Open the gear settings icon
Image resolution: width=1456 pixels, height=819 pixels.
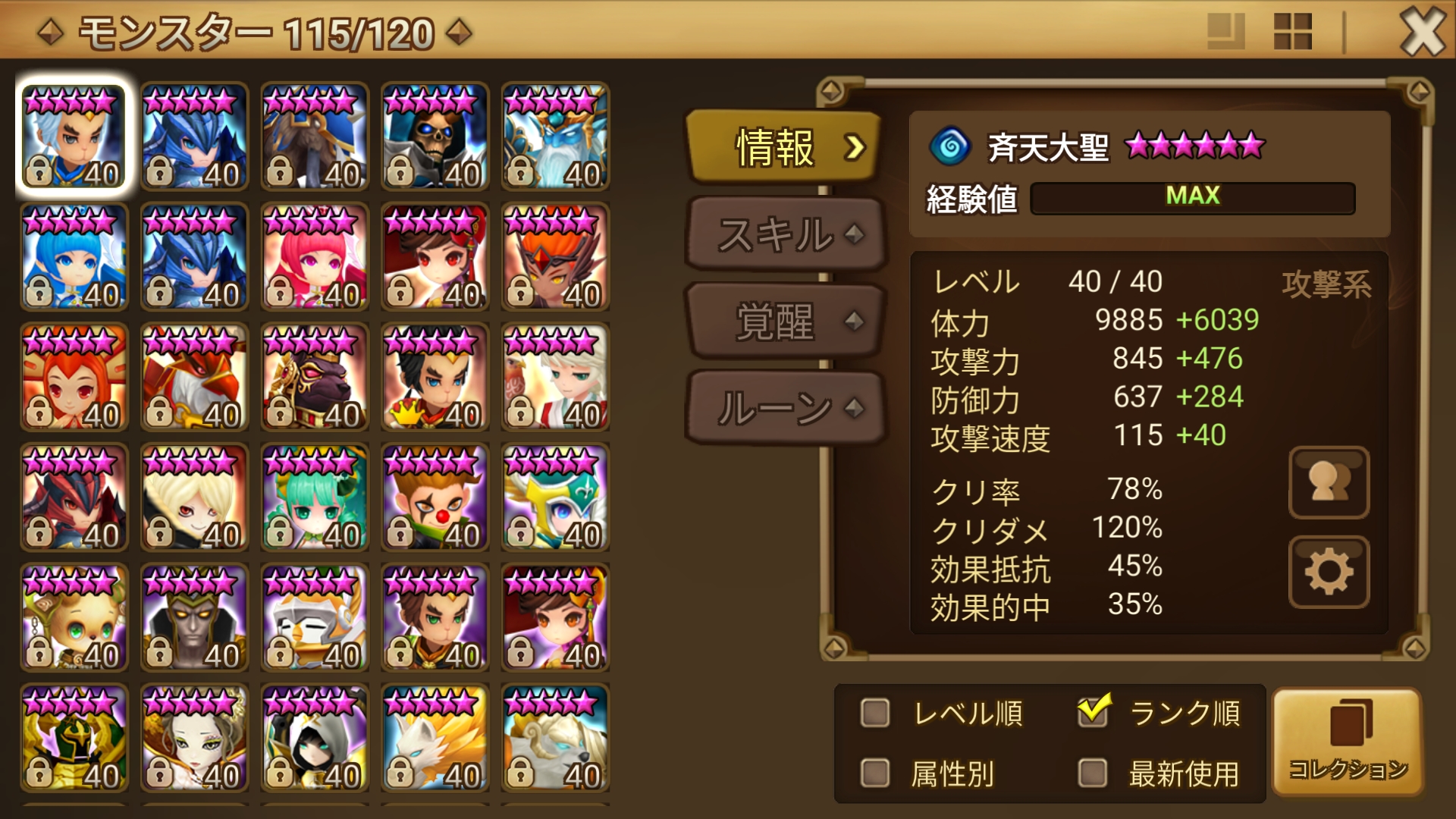[x=1329, y=573]
